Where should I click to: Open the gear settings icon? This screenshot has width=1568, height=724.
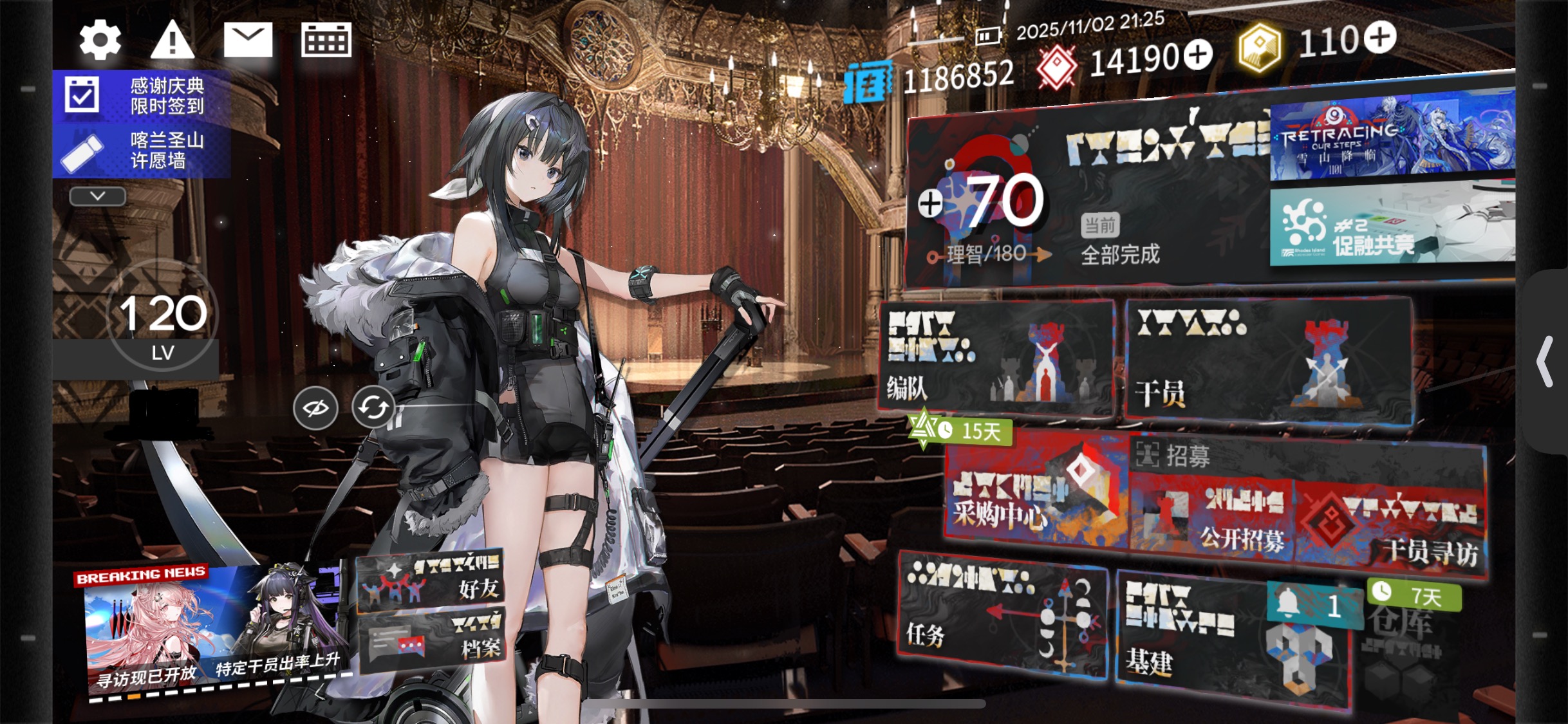click(100, 40)
